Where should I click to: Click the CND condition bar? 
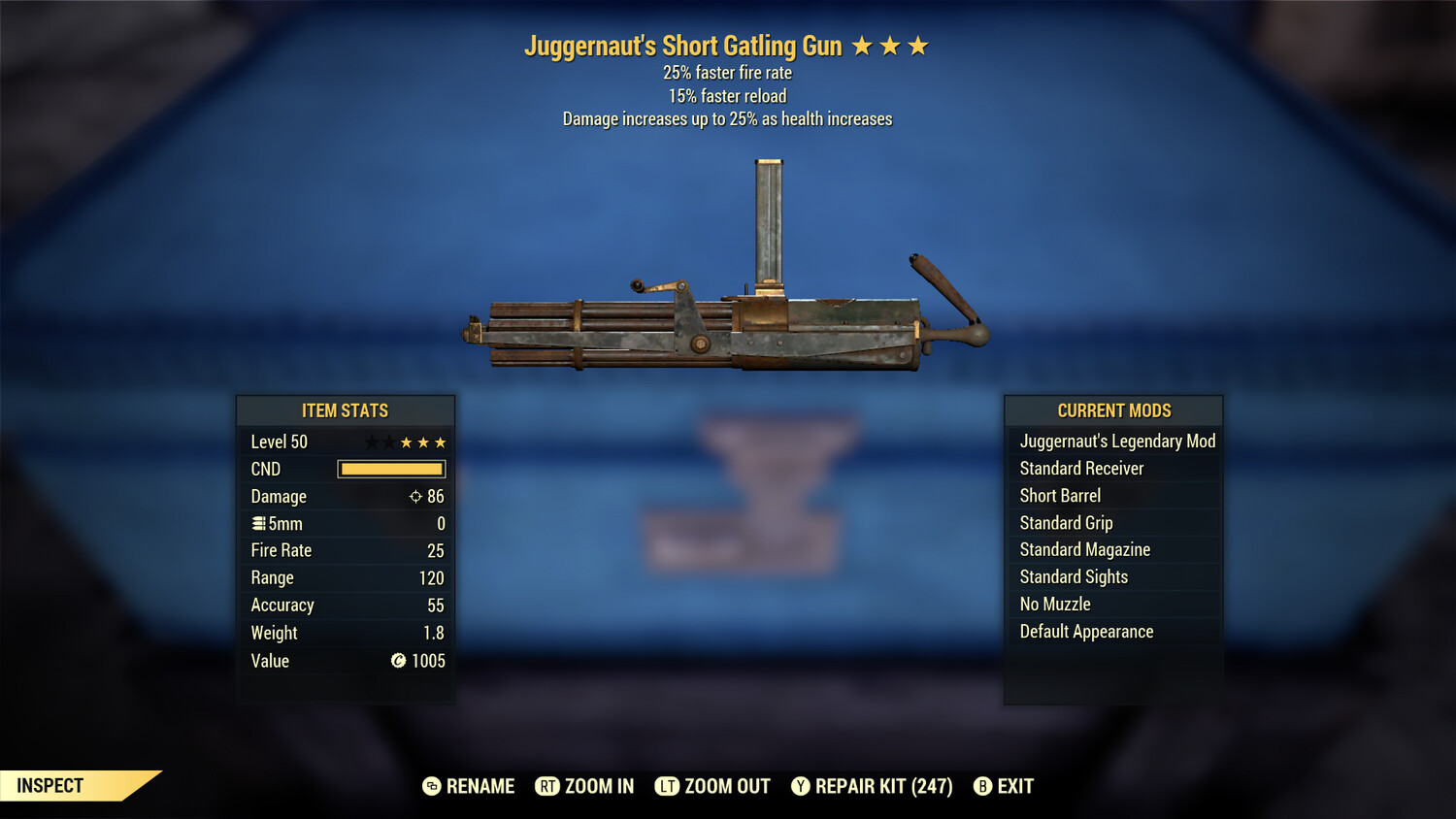390,469
